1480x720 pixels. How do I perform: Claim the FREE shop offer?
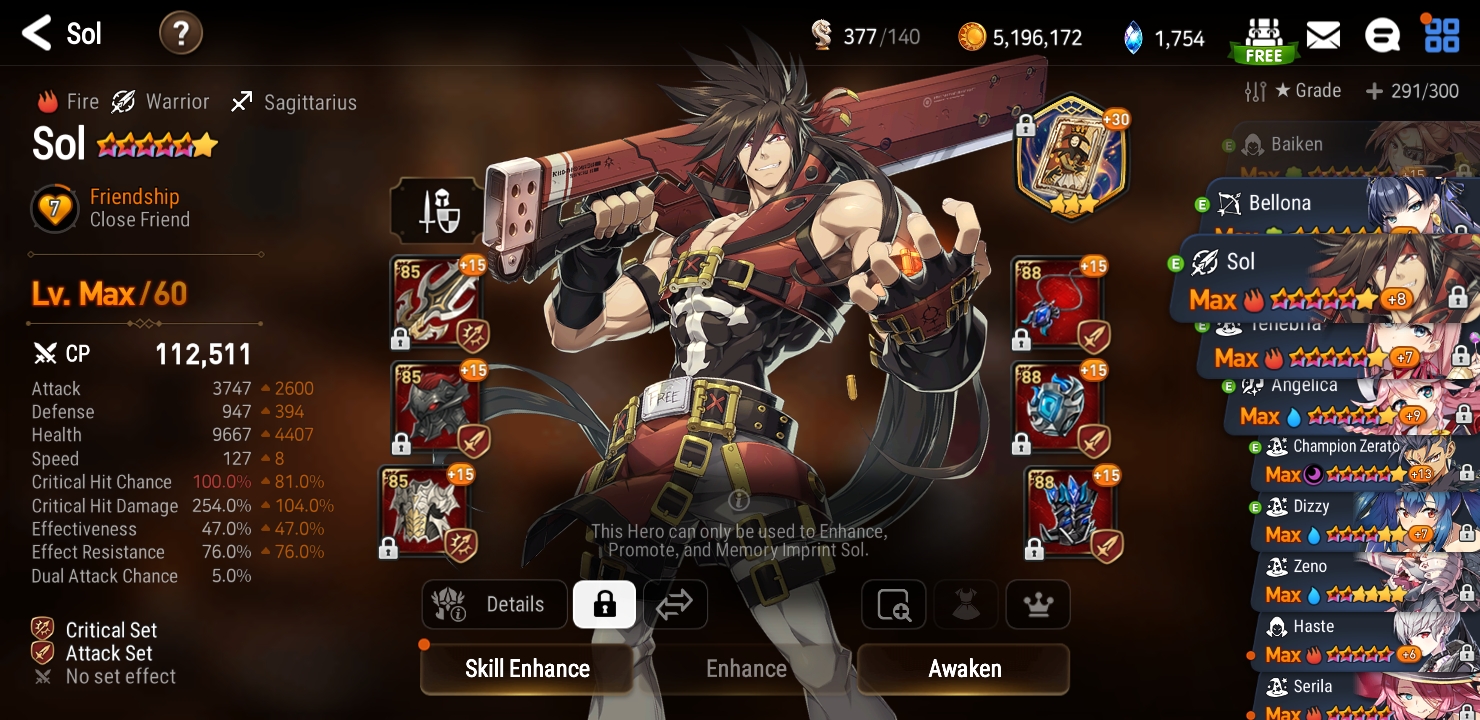click(1263, 38)
